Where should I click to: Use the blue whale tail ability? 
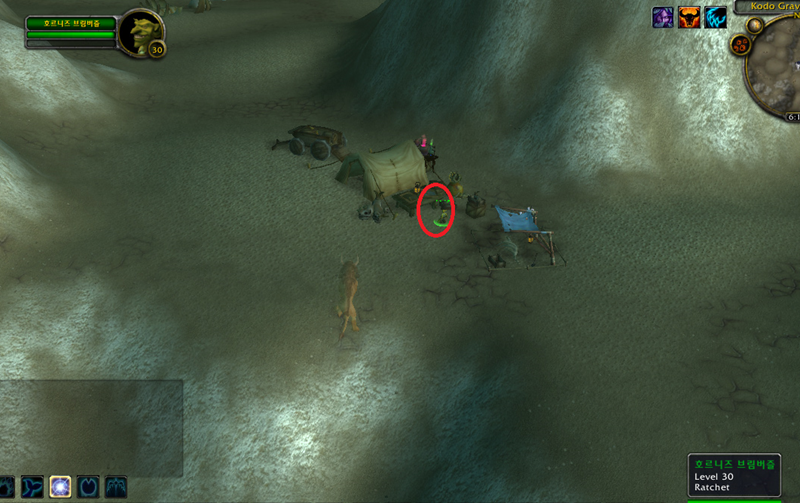(x=32, y=487)
